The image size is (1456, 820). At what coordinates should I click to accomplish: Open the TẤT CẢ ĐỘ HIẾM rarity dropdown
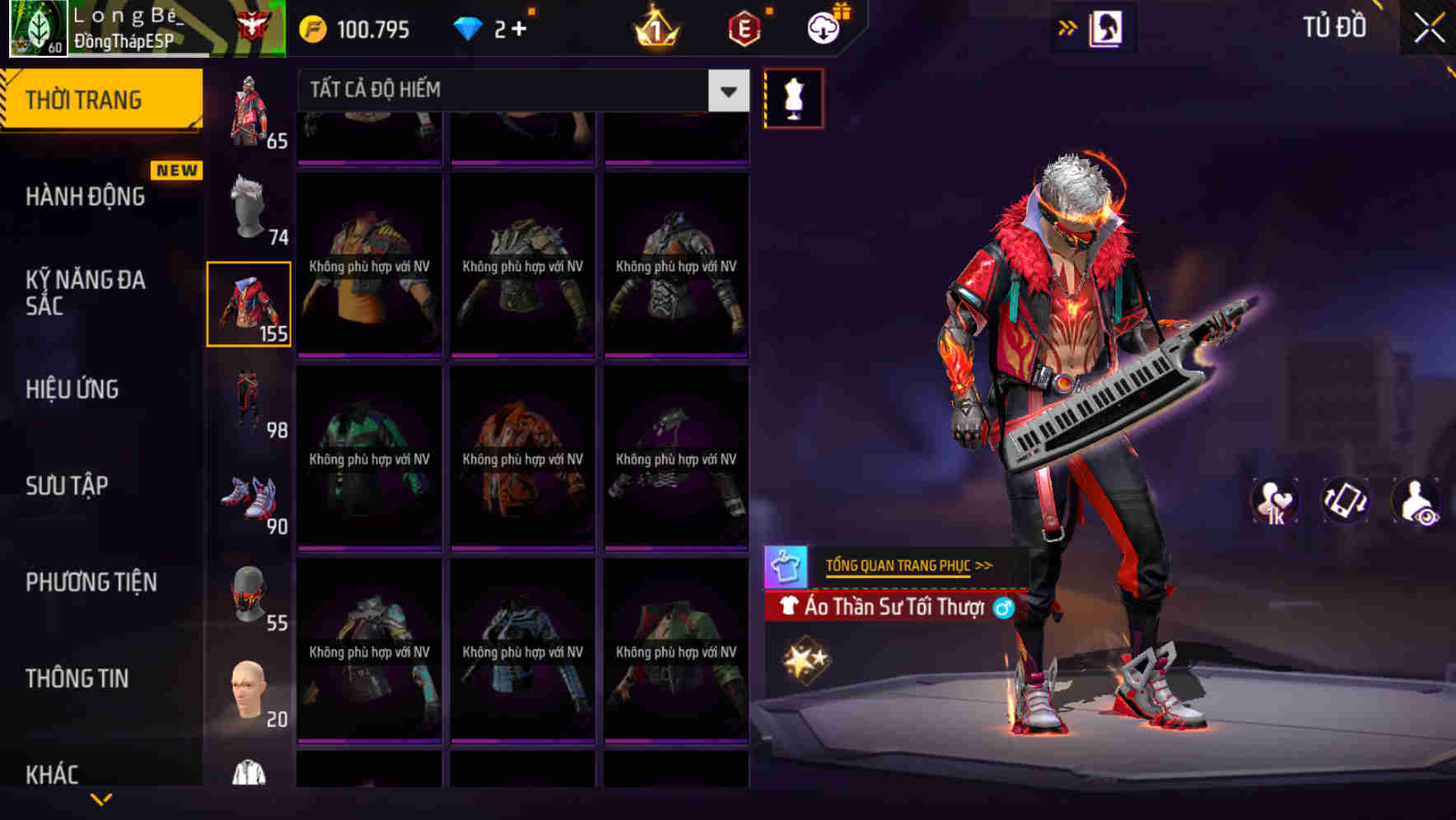[519, 91]
